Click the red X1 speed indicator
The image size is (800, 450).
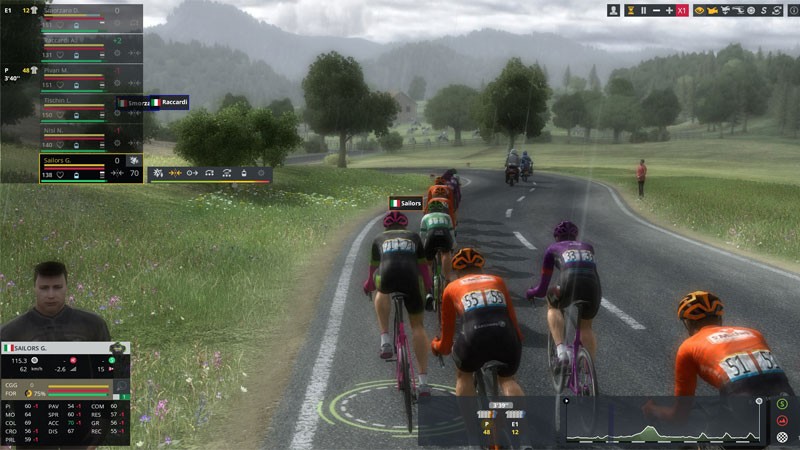click(x=682, y=10)
